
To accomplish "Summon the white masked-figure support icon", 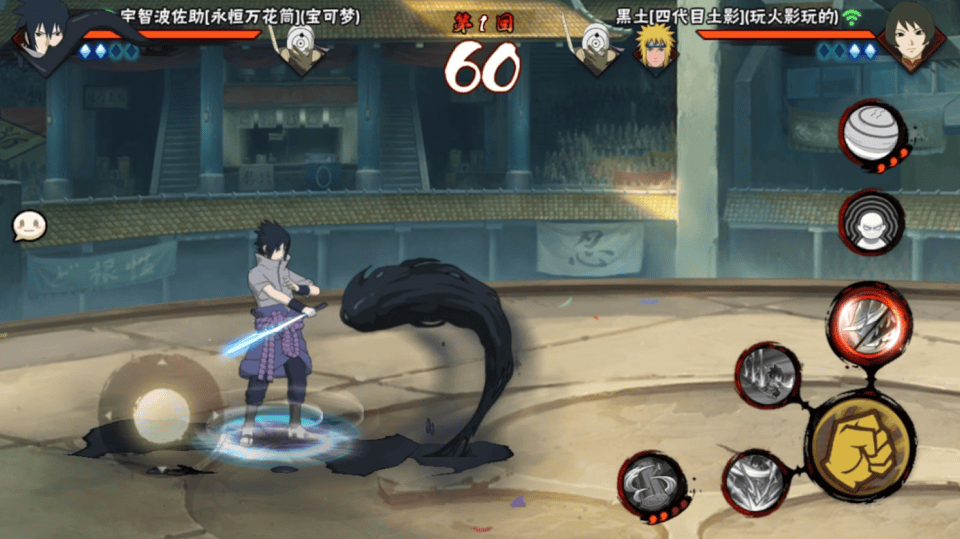I will [x=871, y=223].
